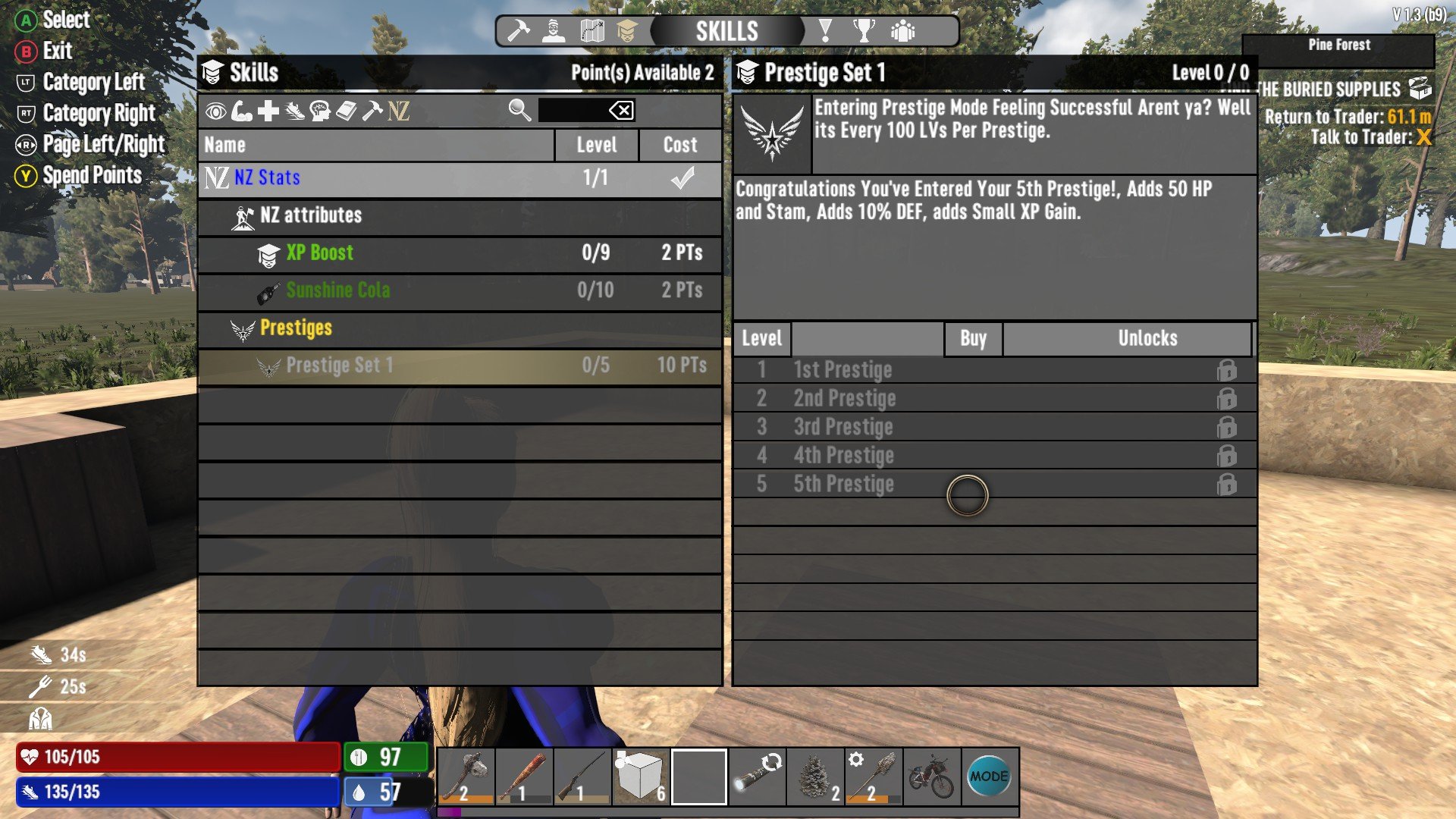1456x819 pixels.
Task: Select the Sunshine Cola skill row
Action: pyautogui.click(x=460, y=290)
